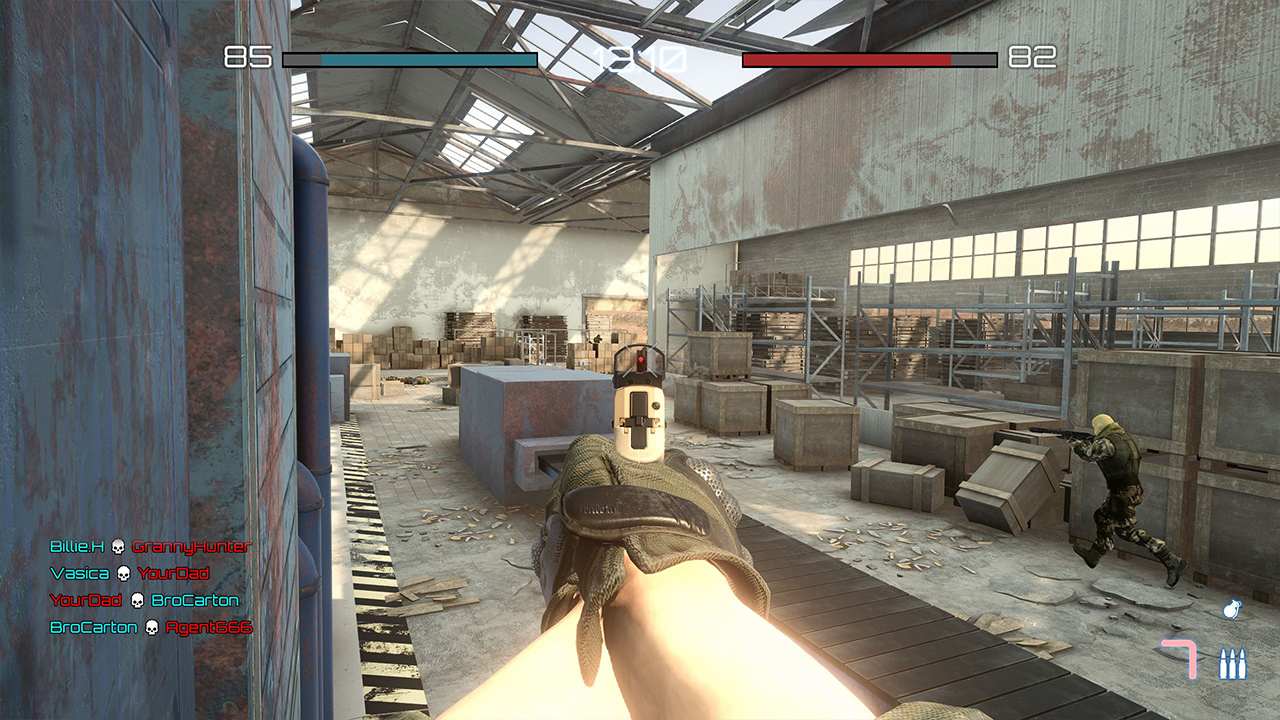Expand the match timer display

pyautogui.click(x=640, y=60)
